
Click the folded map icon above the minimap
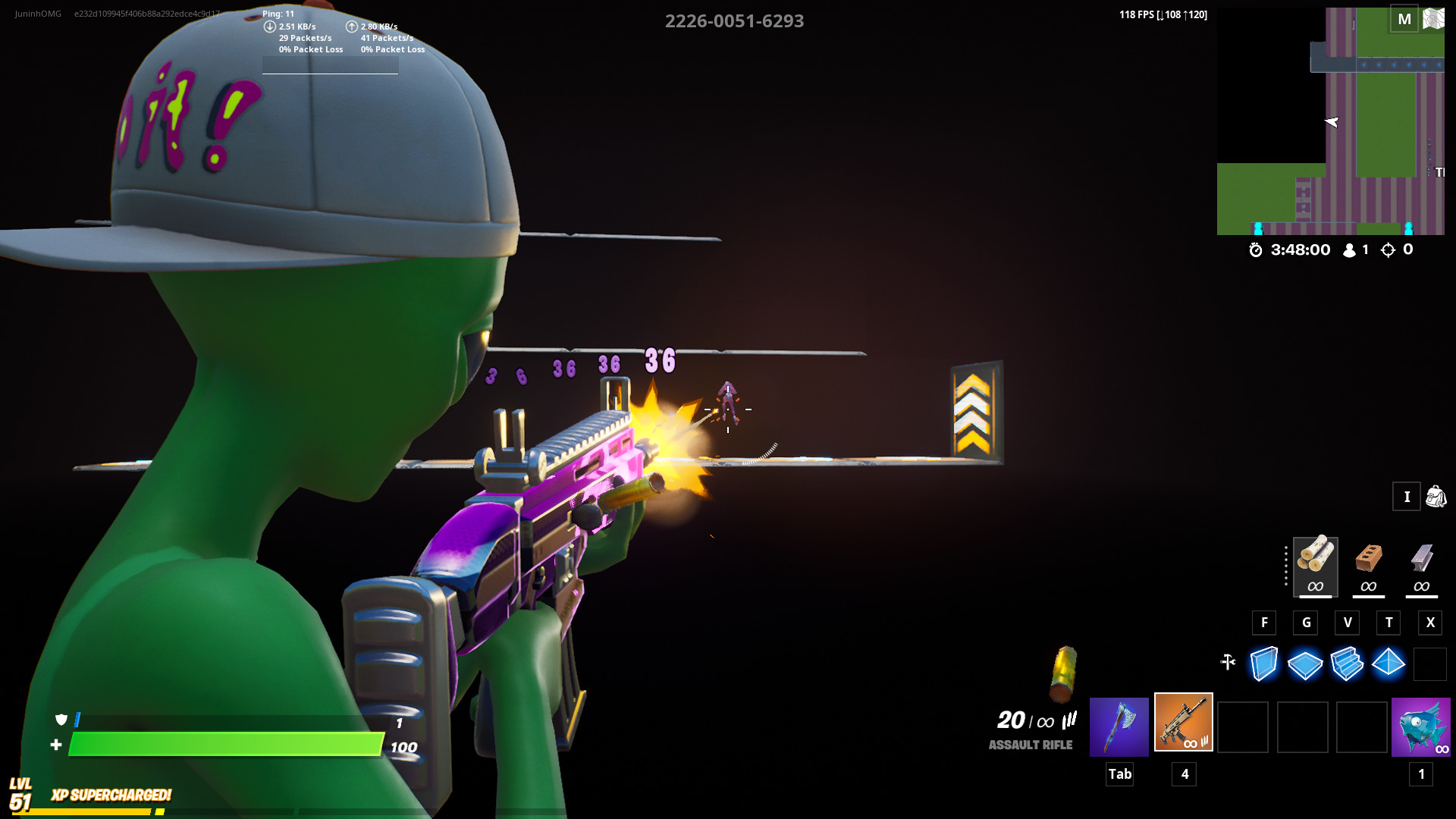pyautogui.click(x=1436, y=19)
